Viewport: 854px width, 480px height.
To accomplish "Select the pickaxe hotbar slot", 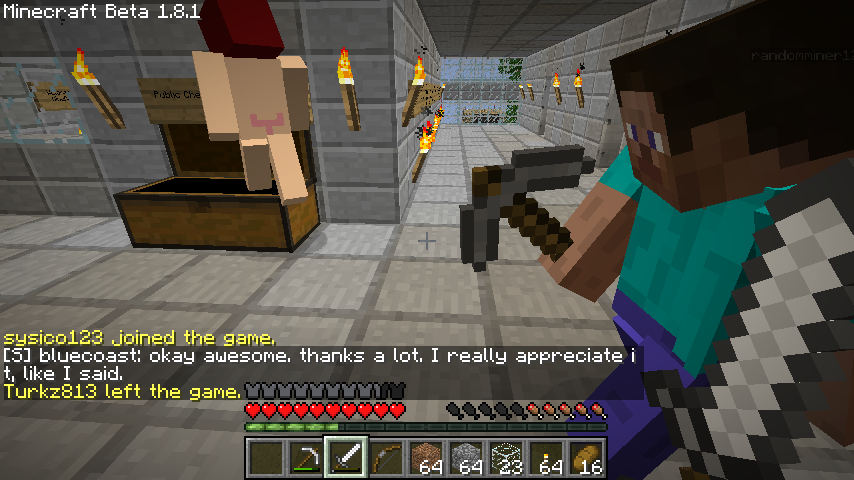I will (x=306, y=459).
